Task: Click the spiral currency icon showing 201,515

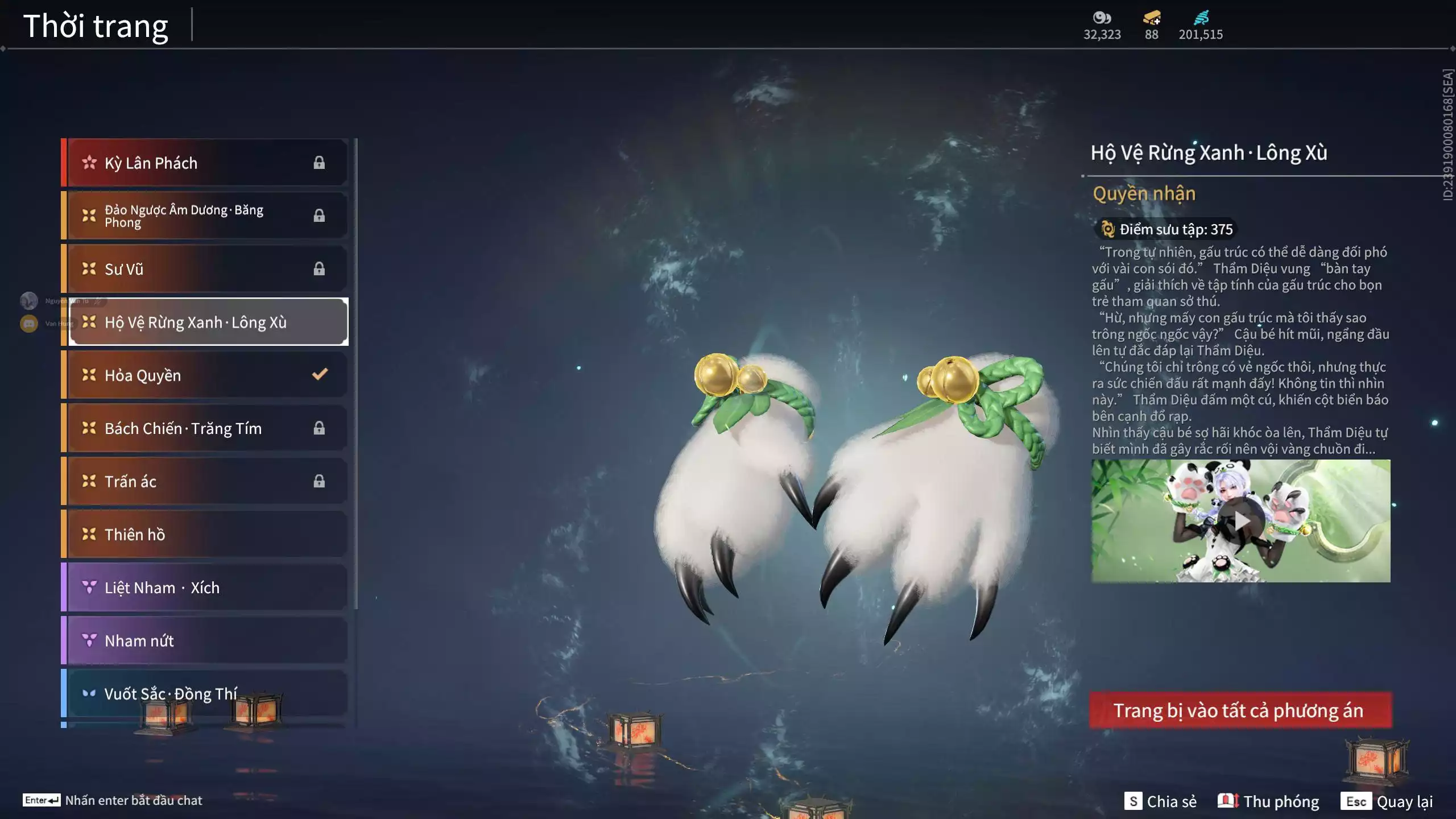Action: click(x=1200, y=18)
